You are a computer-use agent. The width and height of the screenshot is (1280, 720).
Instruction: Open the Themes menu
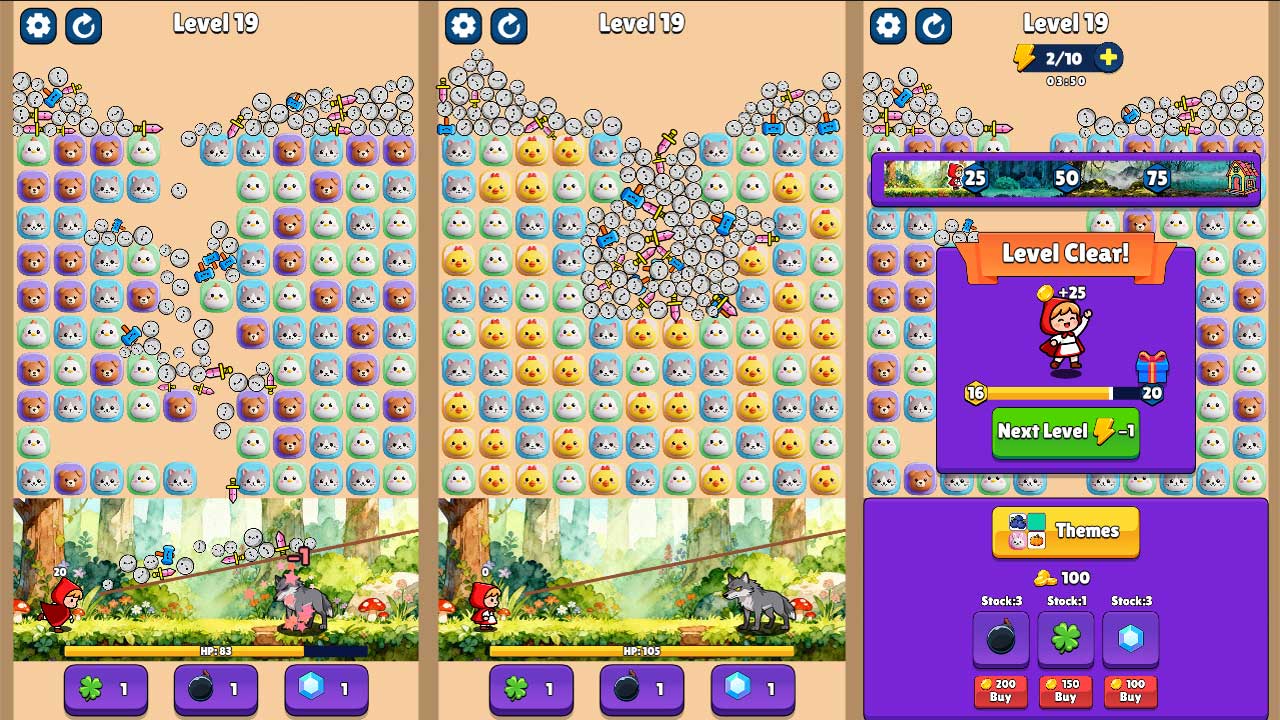1064,532
